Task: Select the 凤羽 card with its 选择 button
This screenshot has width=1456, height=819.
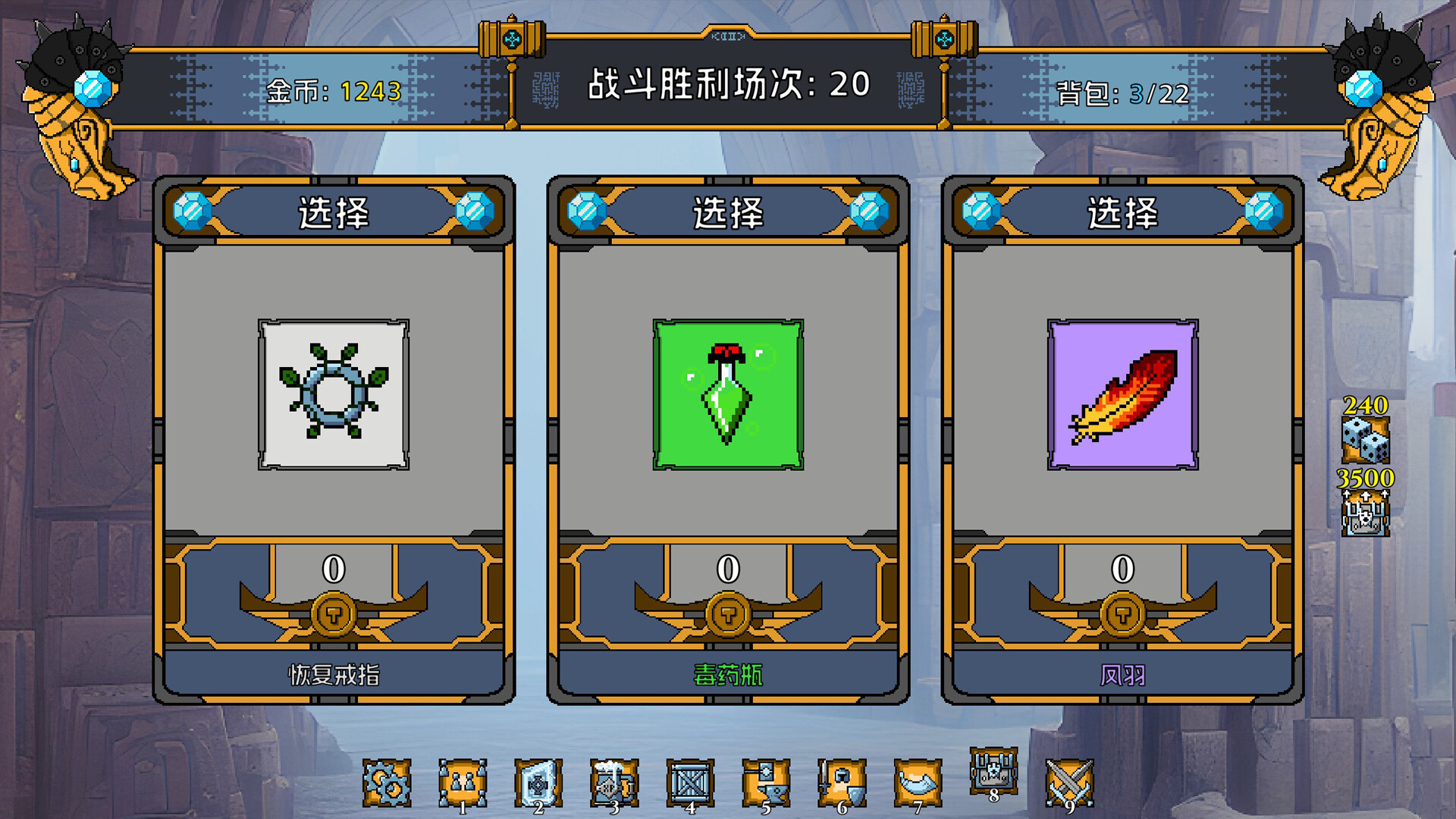Action: (x=1122, y=212)
